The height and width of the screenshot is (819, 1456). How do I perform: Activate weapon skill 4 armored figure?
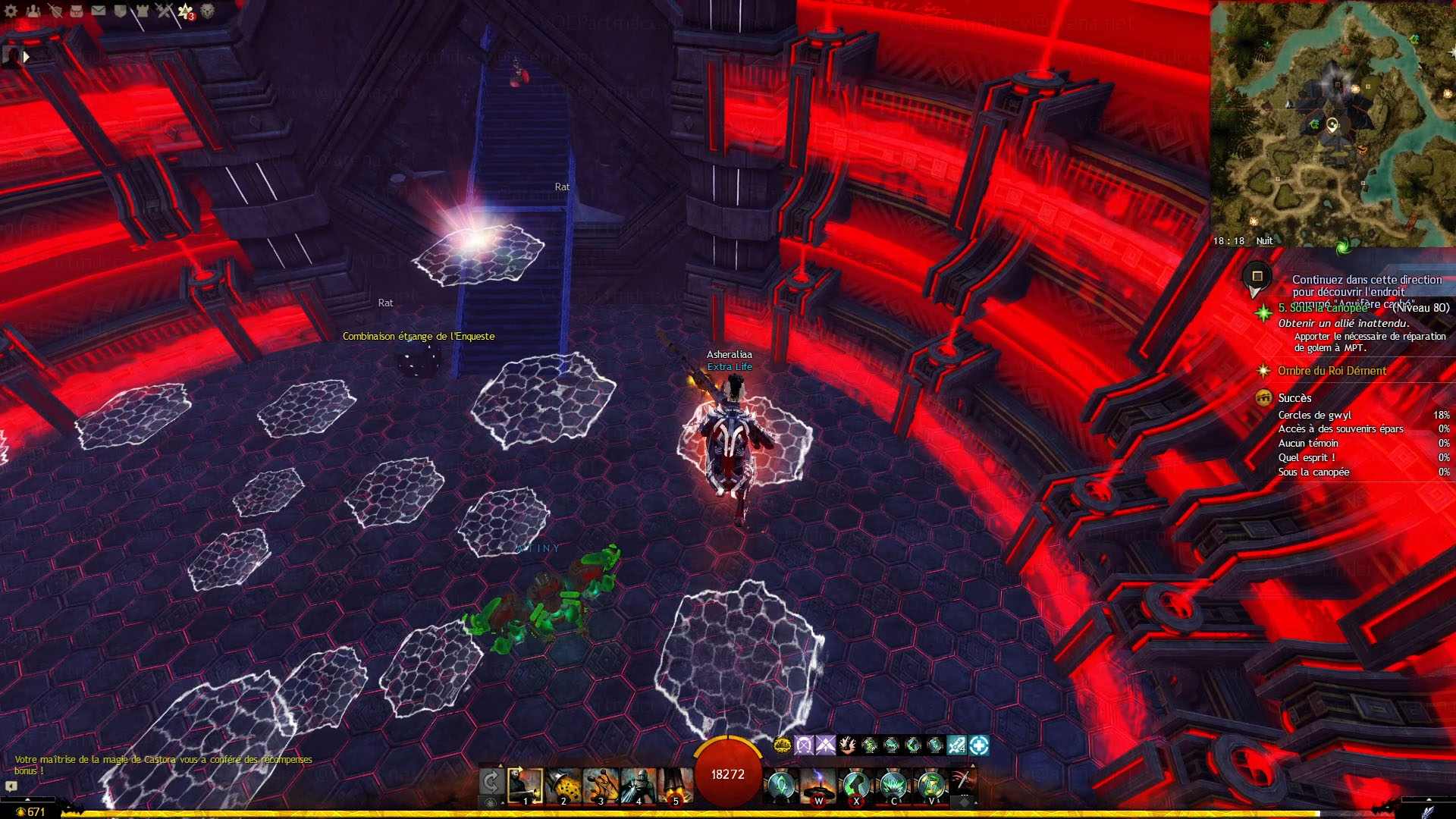tap(639, 786)
